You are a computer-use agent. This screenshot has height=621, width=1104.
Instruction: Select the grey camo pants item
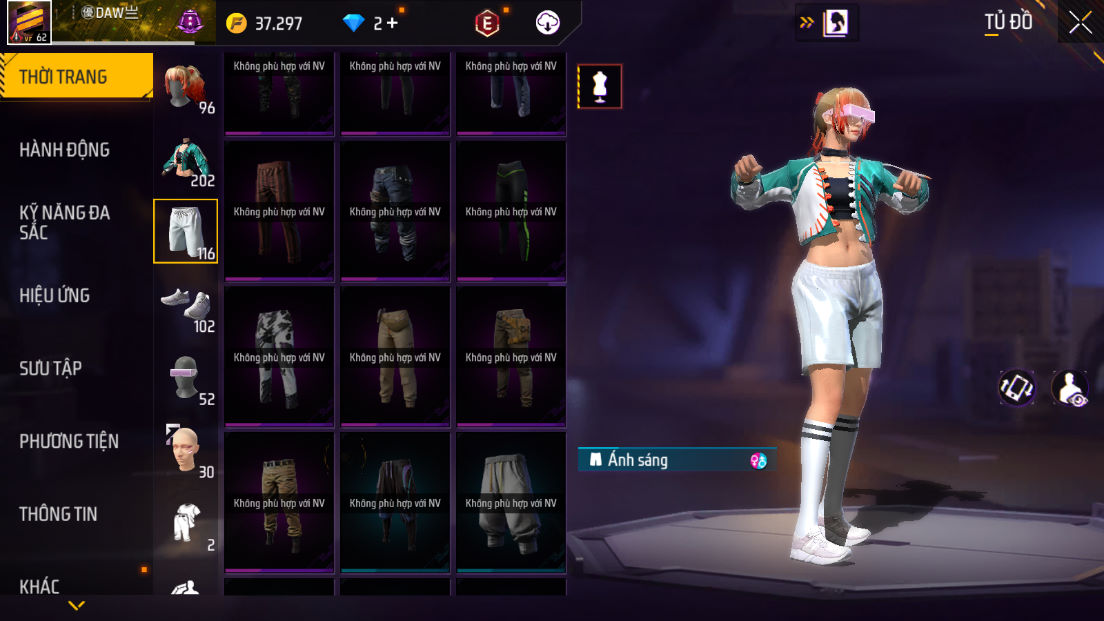pos(279,357)
